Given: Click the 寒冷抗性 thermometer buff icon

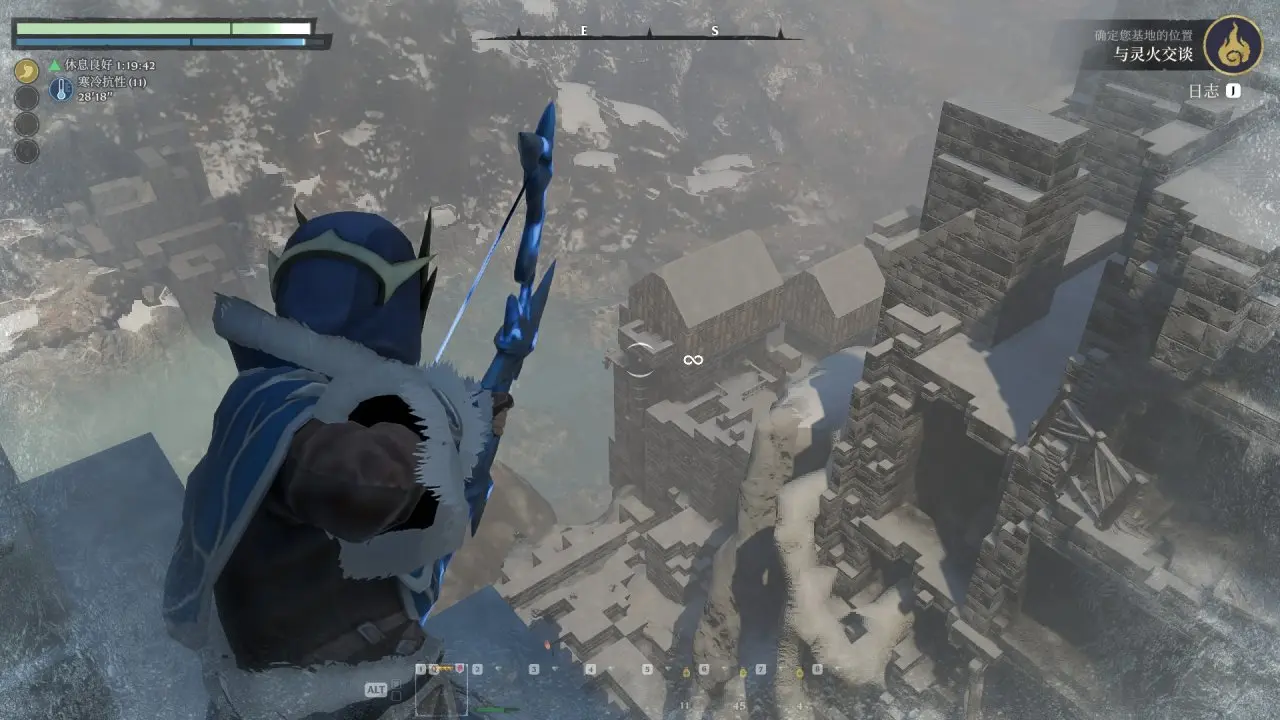Looking at the screenshot, I should pos(60,90).
